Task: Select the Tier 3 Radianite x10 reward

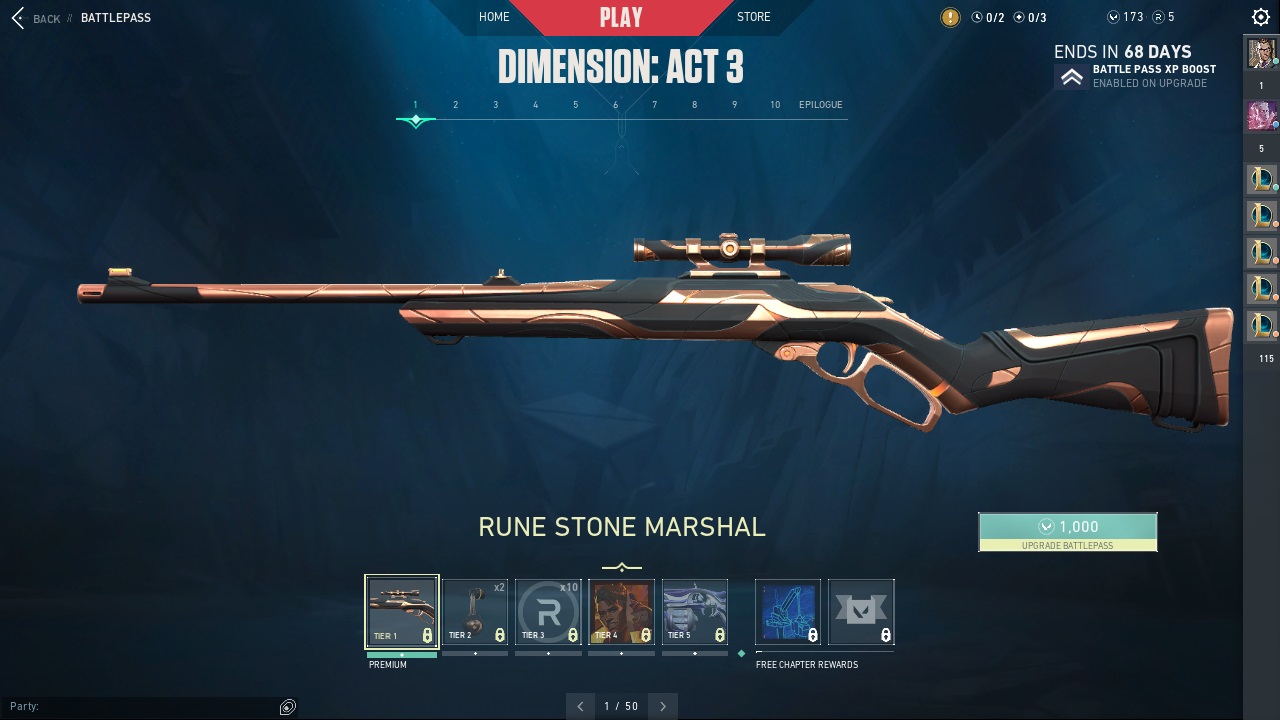Action: [x=548, y=610]
